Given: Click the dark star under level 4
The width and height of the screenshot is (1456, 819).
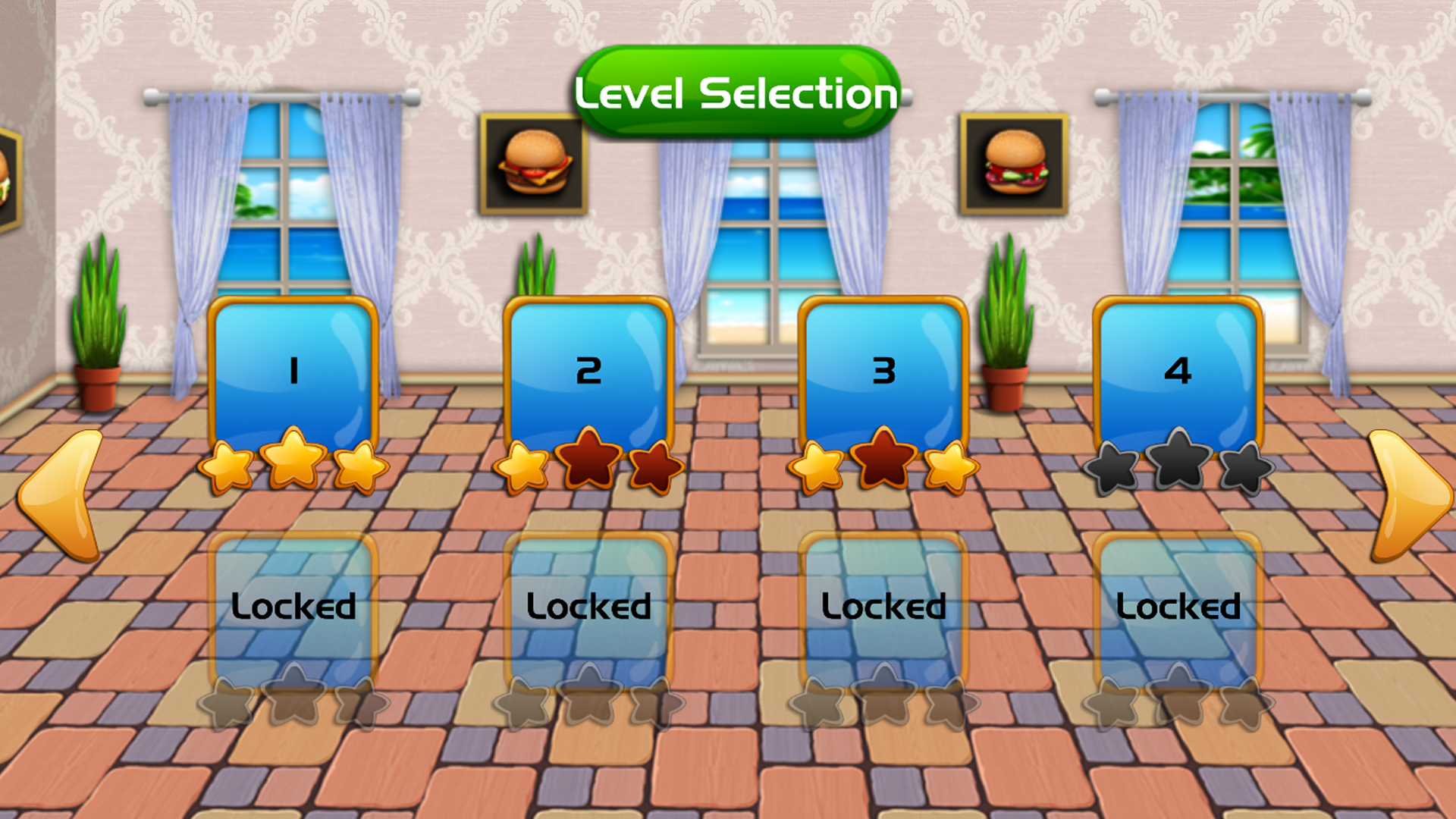Looking at the screenshot, I should point(1178,459).
